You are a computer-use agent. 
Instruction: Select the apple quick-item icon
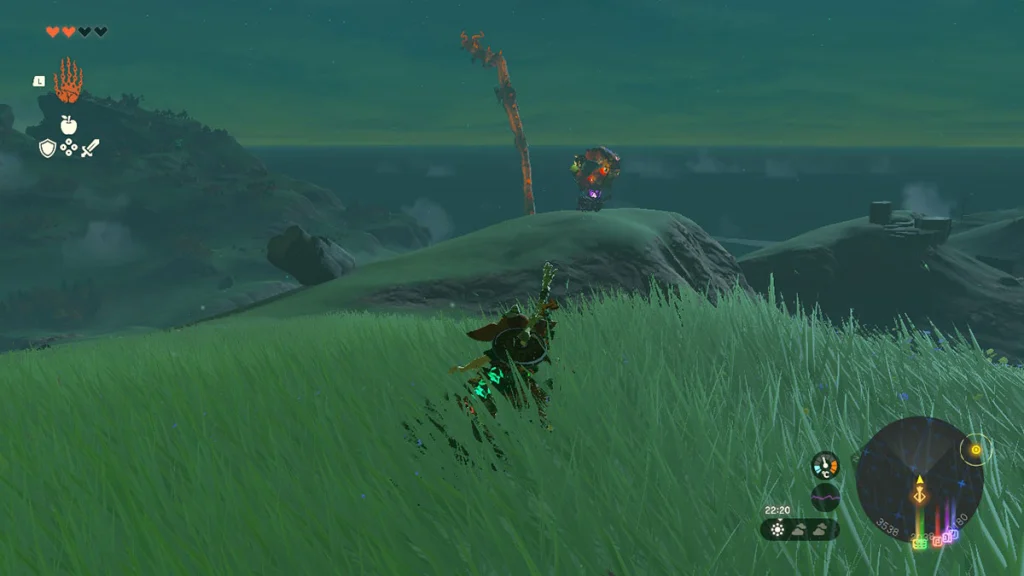[68, 124]
